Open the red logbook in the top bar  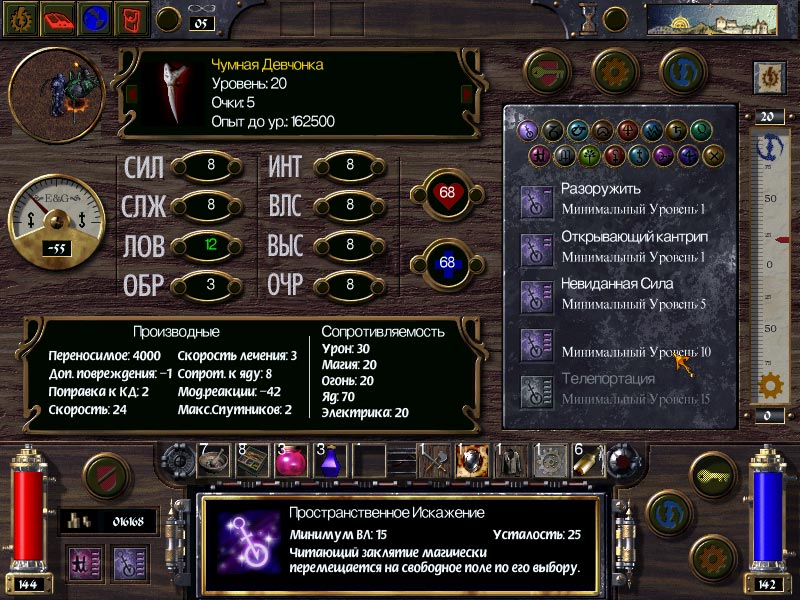point(59,16)
